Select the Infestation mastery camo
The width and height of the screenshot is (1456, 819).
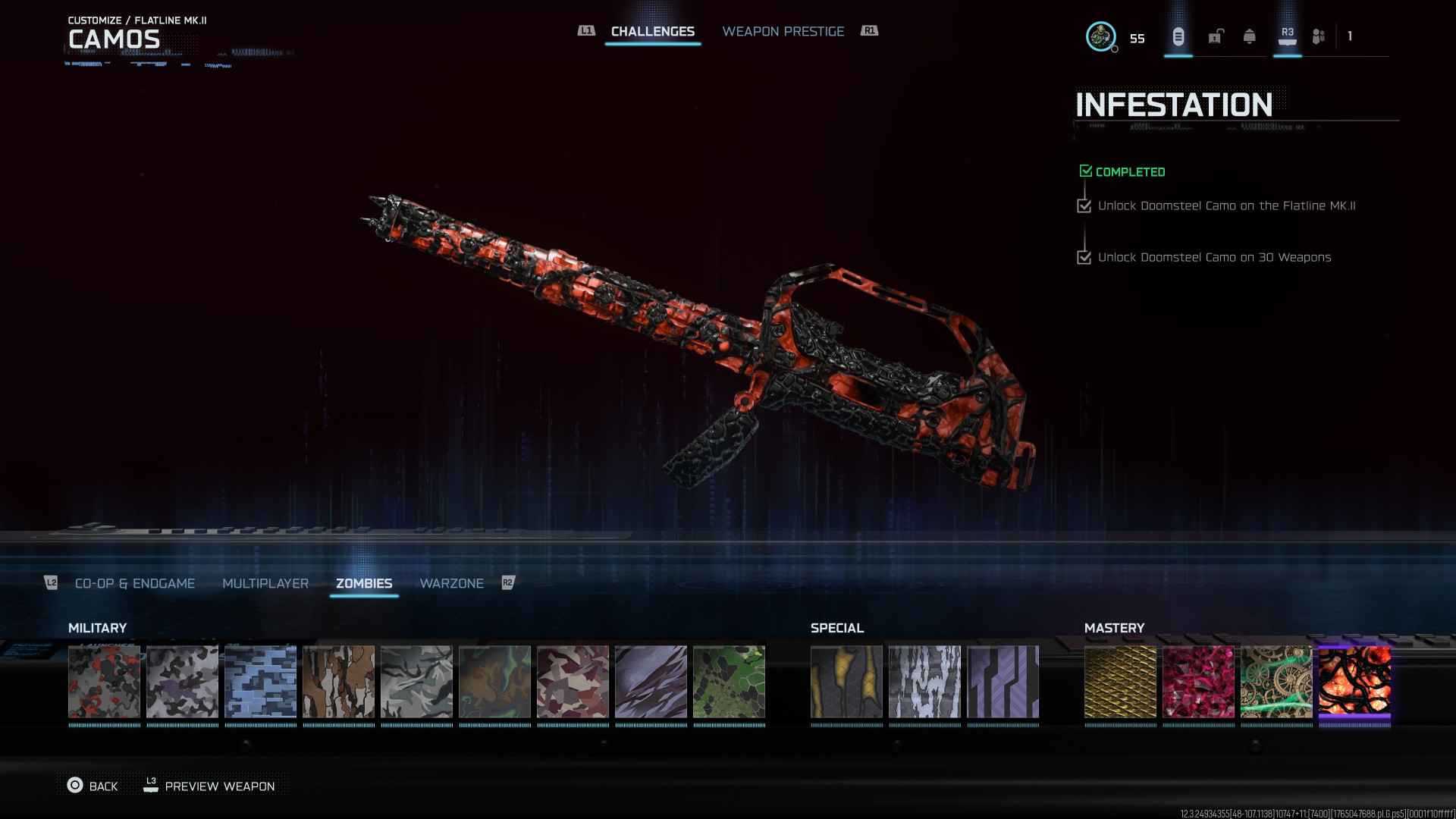point(1354,682)
